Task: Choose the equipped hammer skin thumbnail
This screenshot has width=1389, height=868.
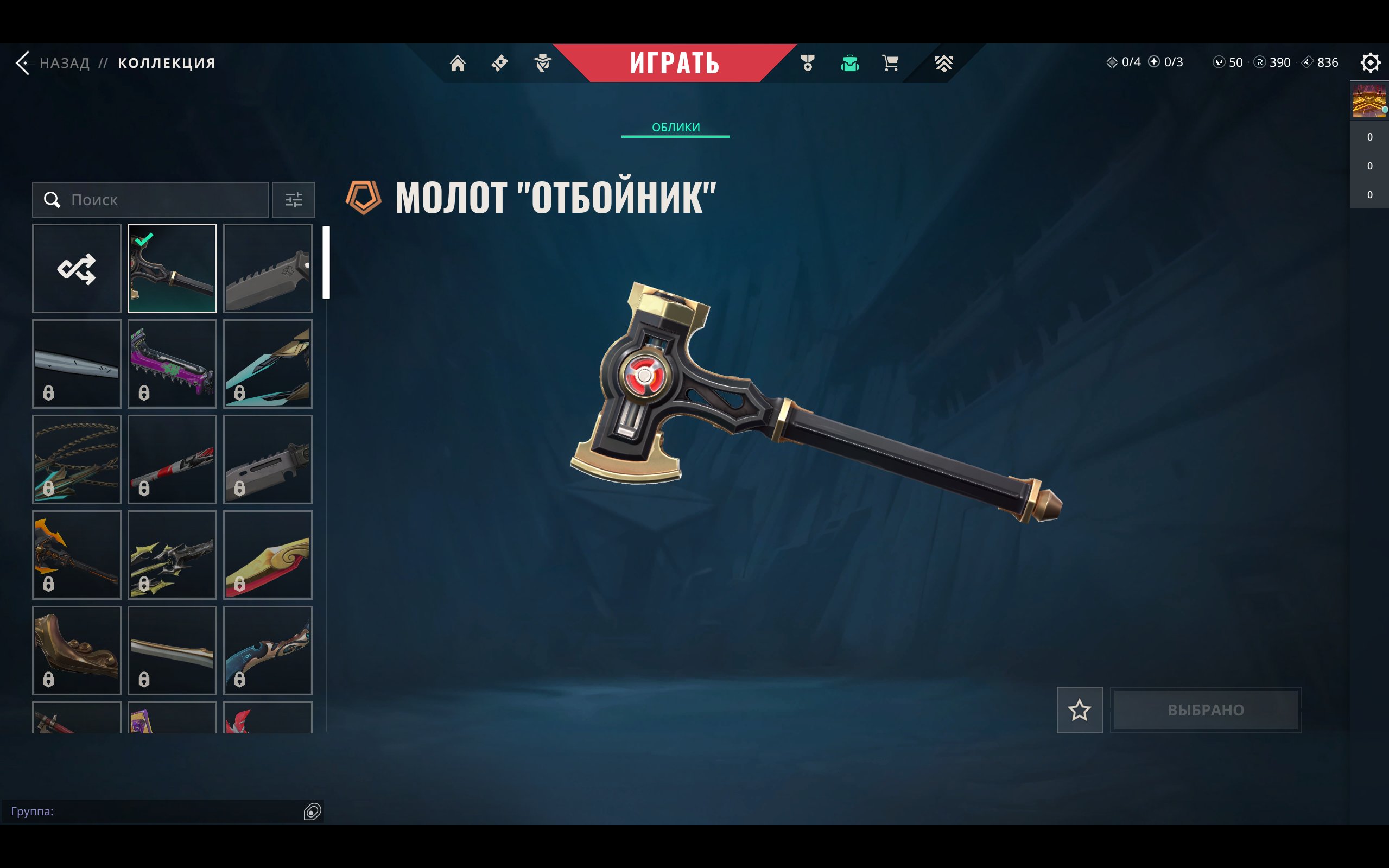Action: click(x=172, y=268)
